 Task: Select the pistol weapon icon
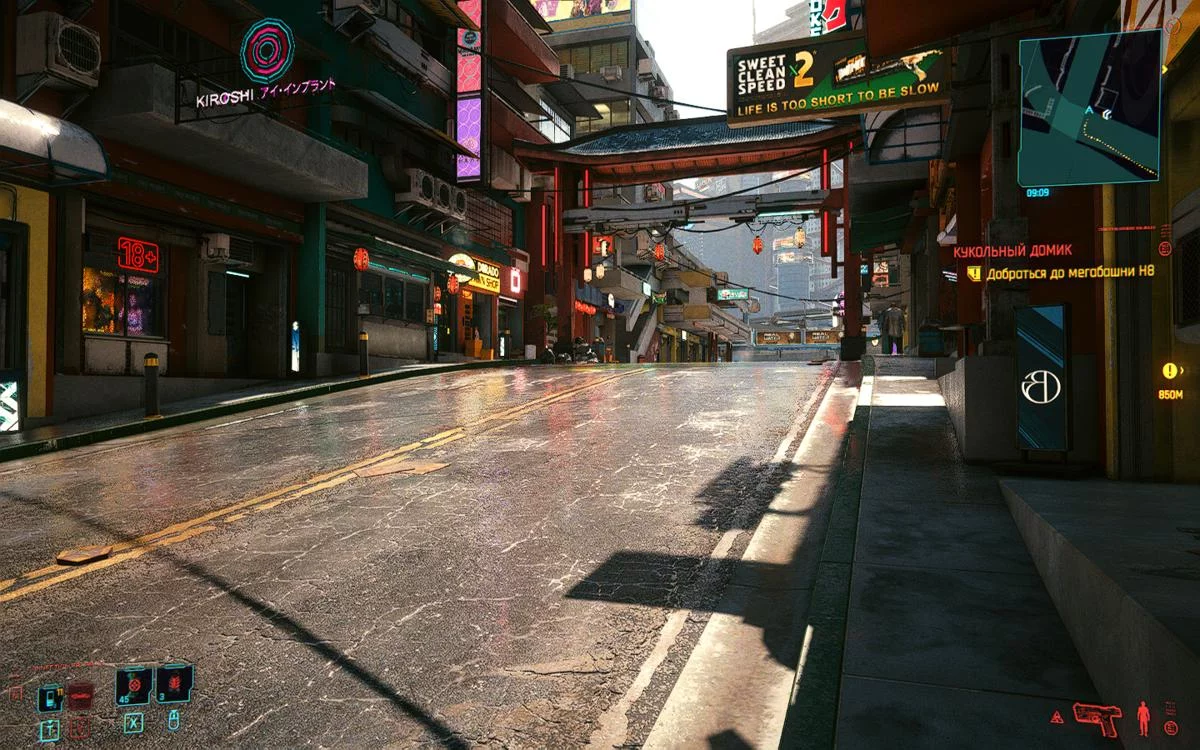pos(1097,717)
